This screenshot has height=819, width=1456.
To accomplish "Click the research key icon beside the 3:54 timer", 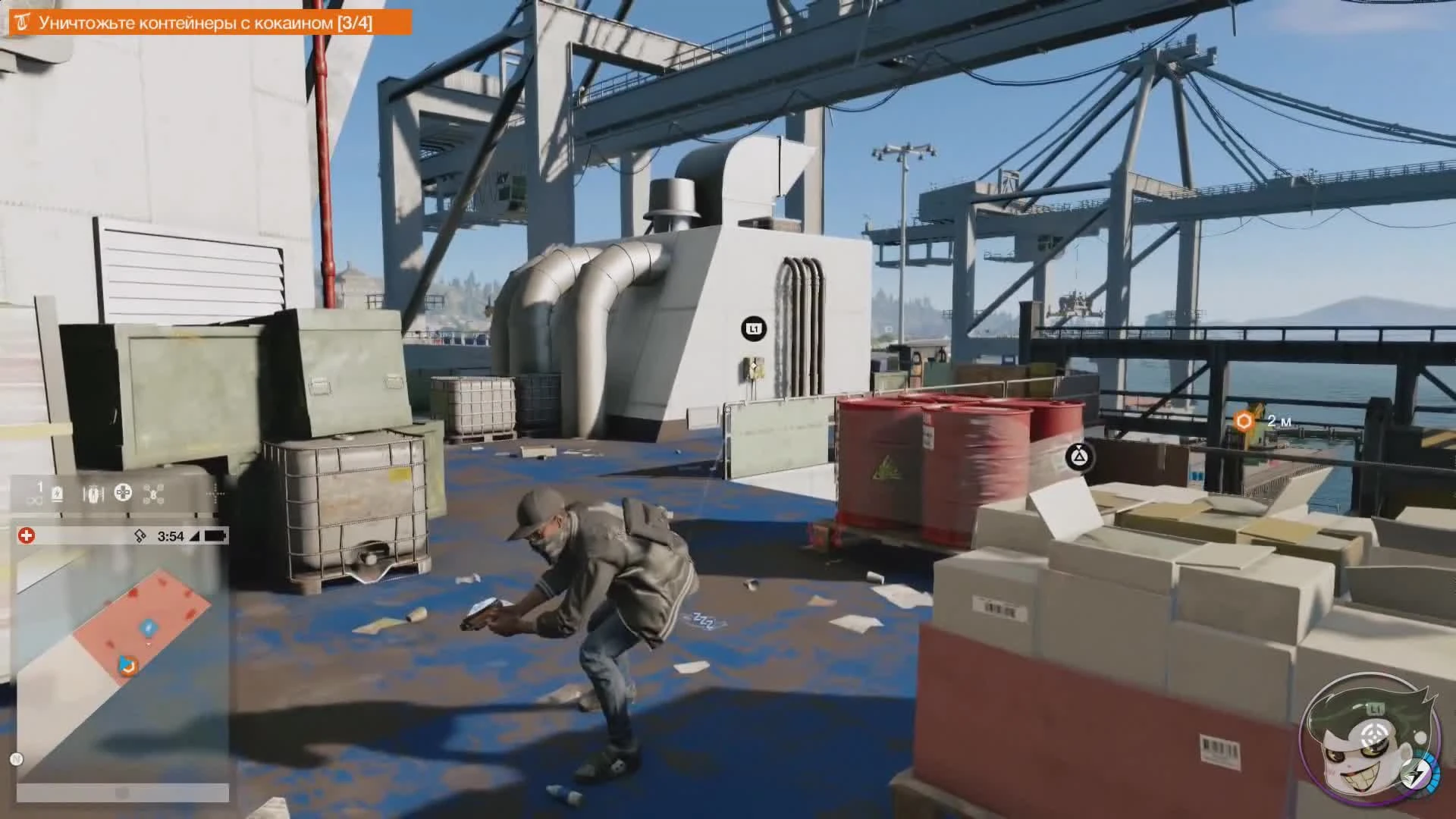I will (x=140, y=535).
